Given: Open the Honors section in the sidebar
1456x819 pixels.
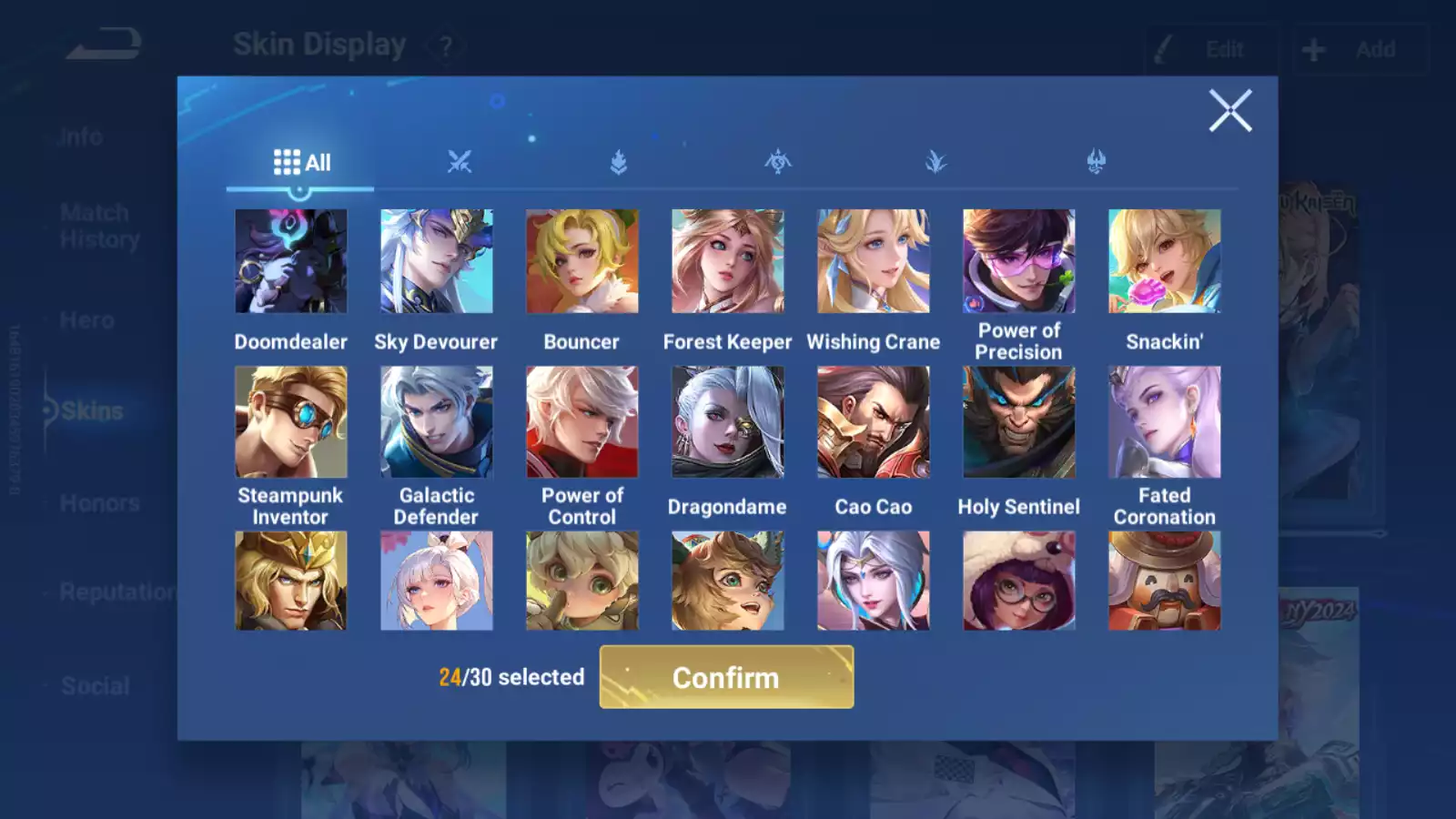Looking at the screenshot, I should click(x=98, y=502).
